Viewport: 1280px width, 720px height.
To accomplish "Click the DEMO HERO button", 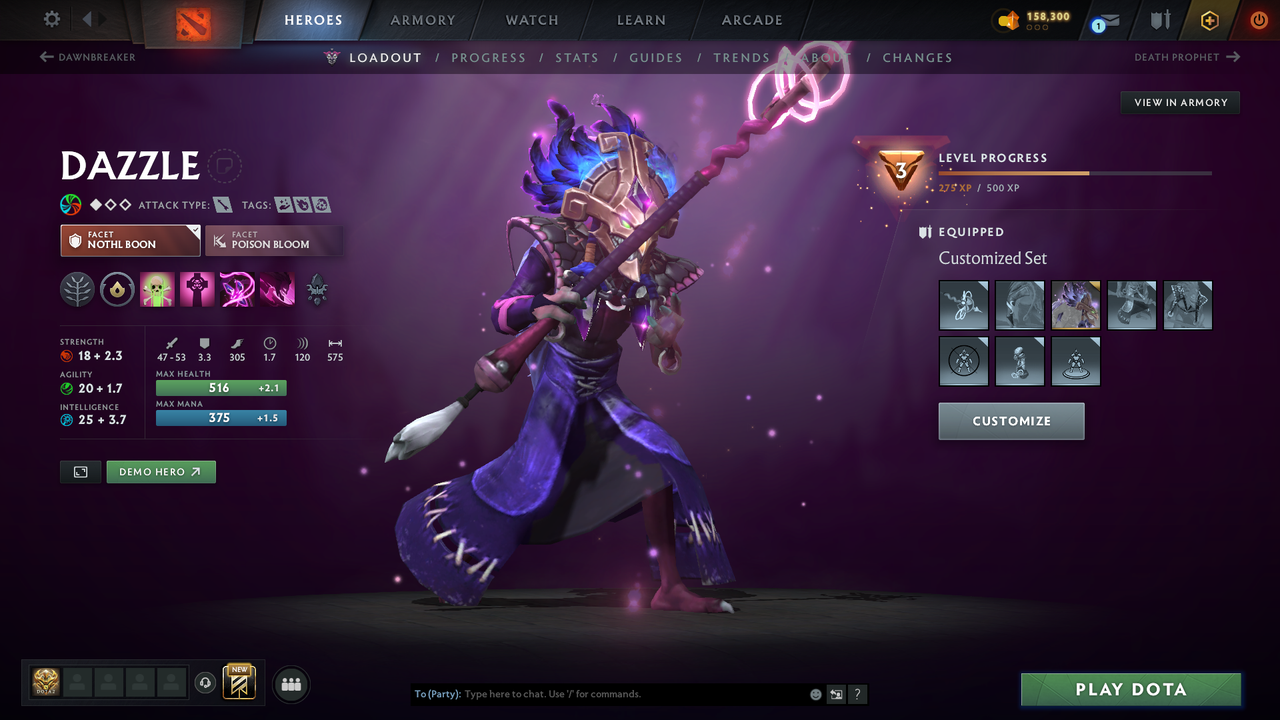I will click(161, 471).
